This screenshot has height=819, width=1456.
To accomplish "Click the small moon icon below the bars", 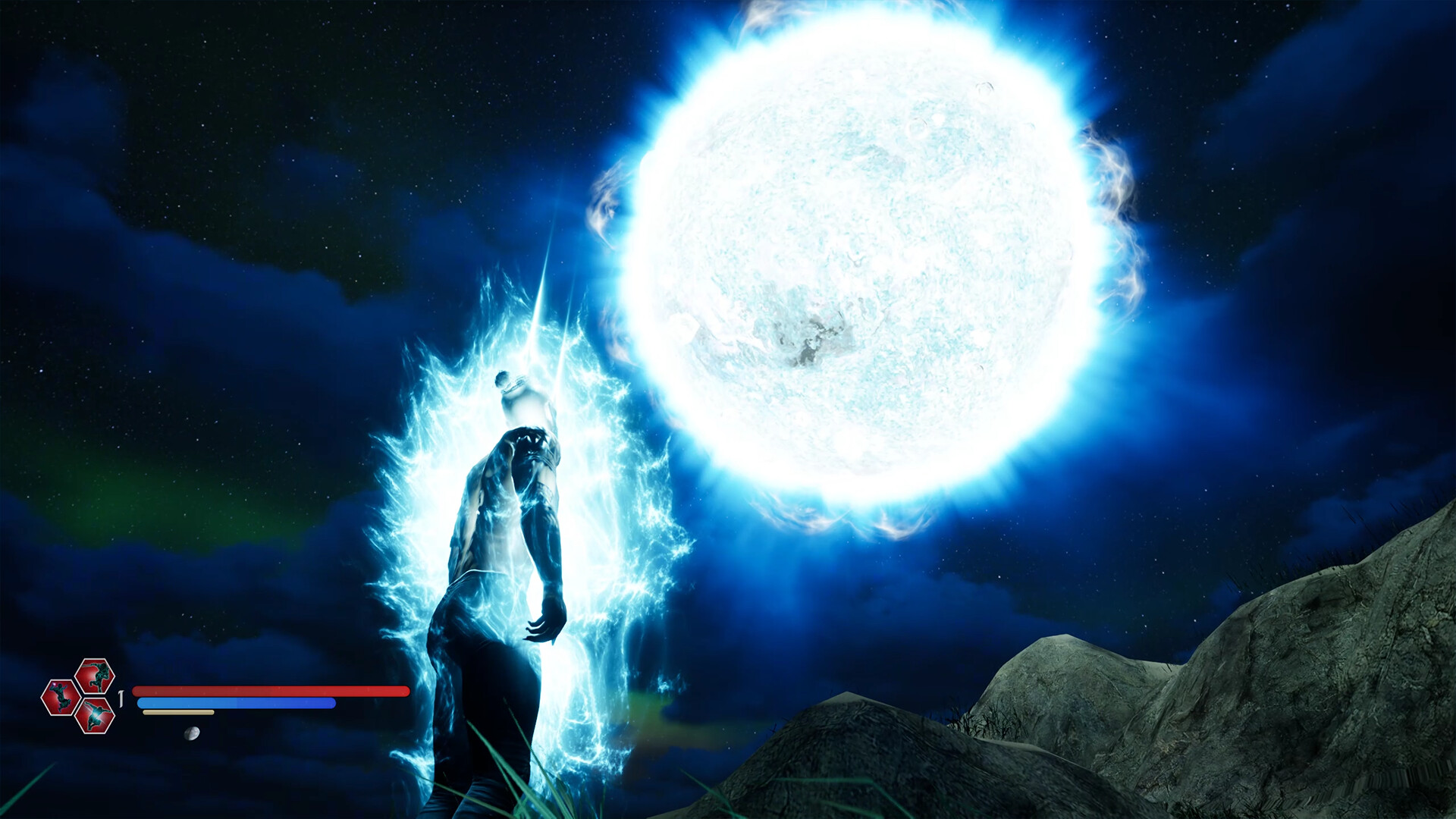I will coord(193,733).
